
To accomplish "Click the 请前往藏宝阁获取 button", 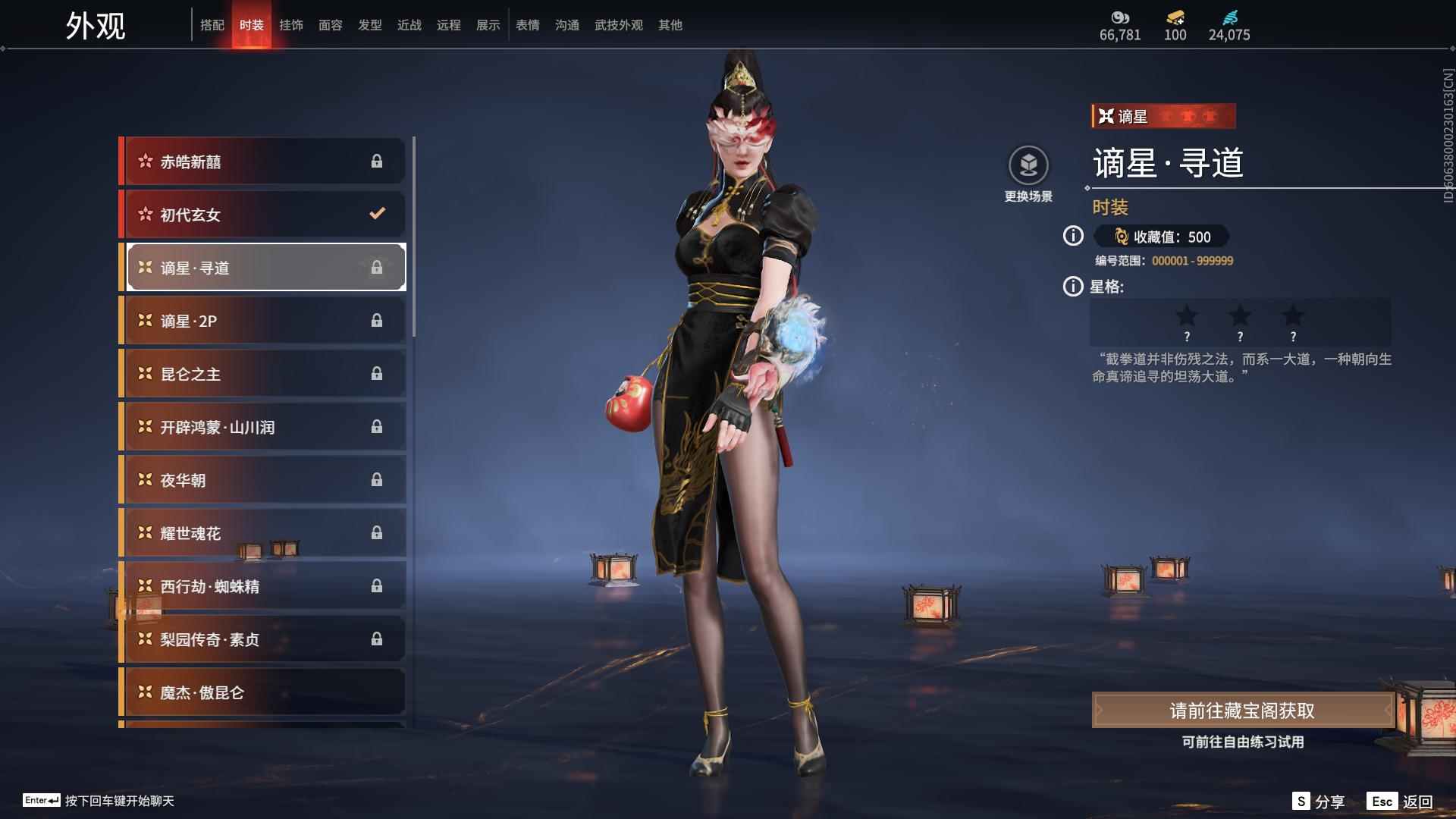I will point(1244,711).
